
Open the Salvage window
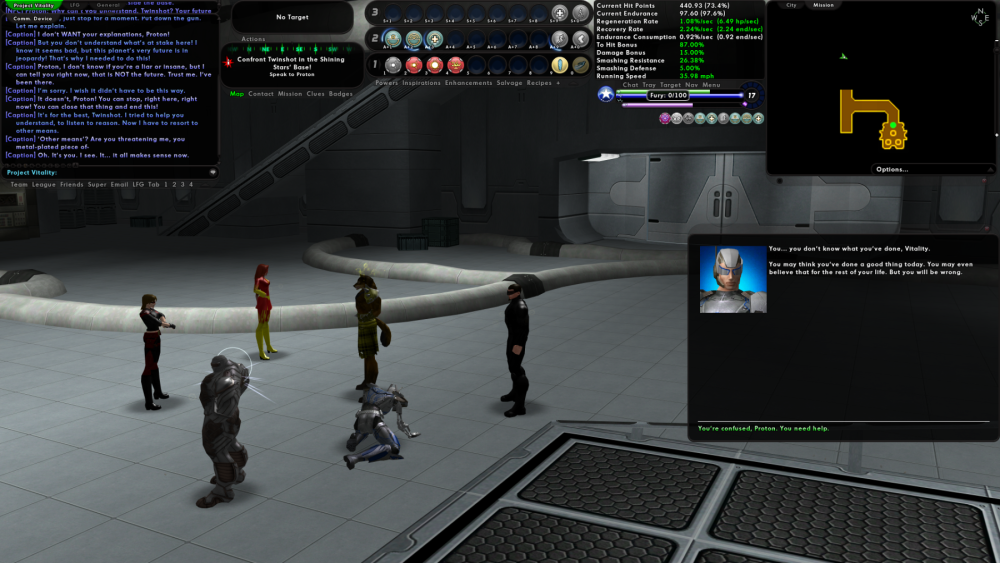click(x=509, y=83)
